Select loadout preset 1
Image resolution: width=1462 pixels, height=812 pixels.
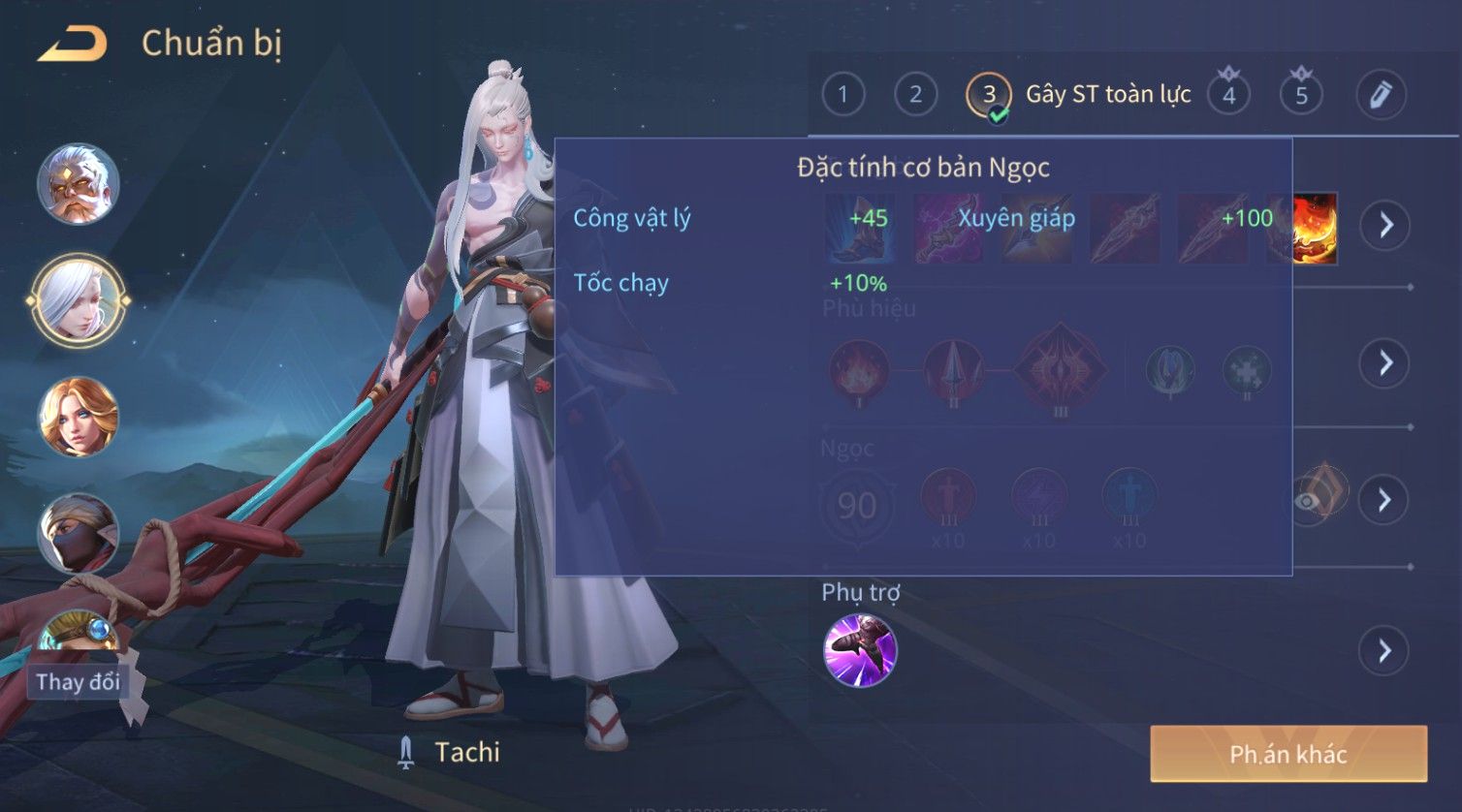click(x=842, y=95)
